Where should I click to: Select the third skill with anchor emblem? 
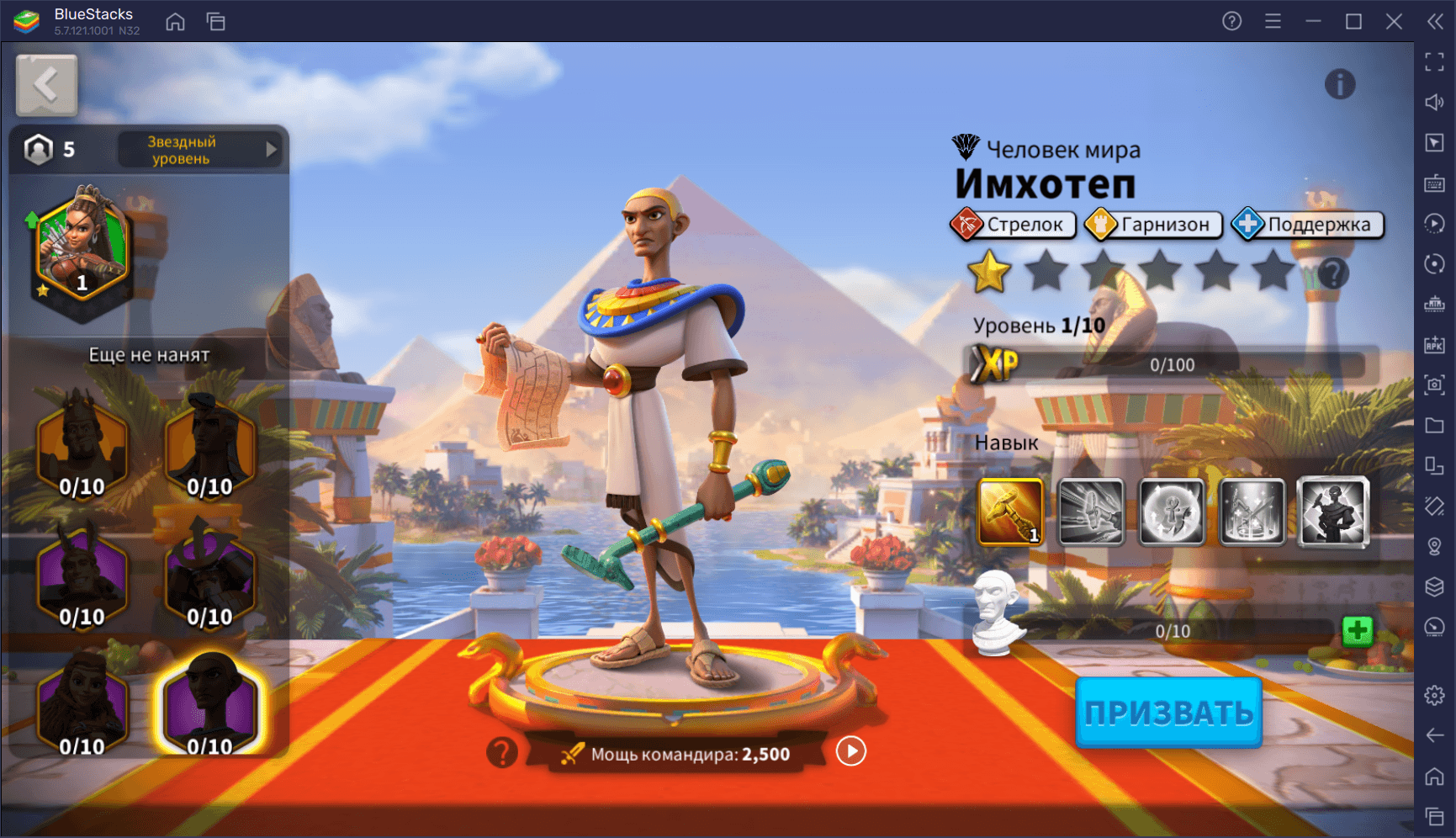pos(1172,512)
